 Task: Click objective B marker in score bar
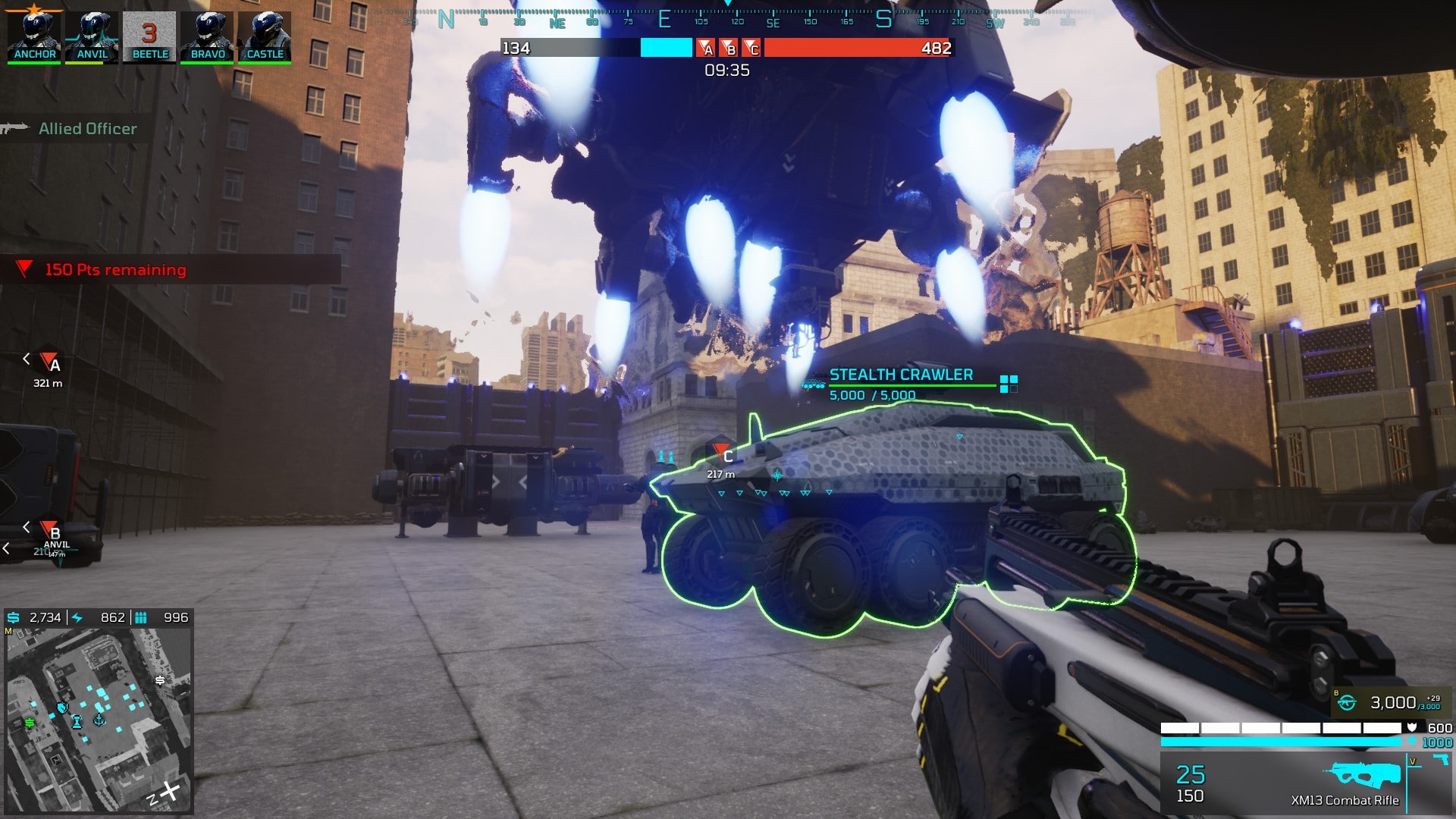tap(729, 49)
